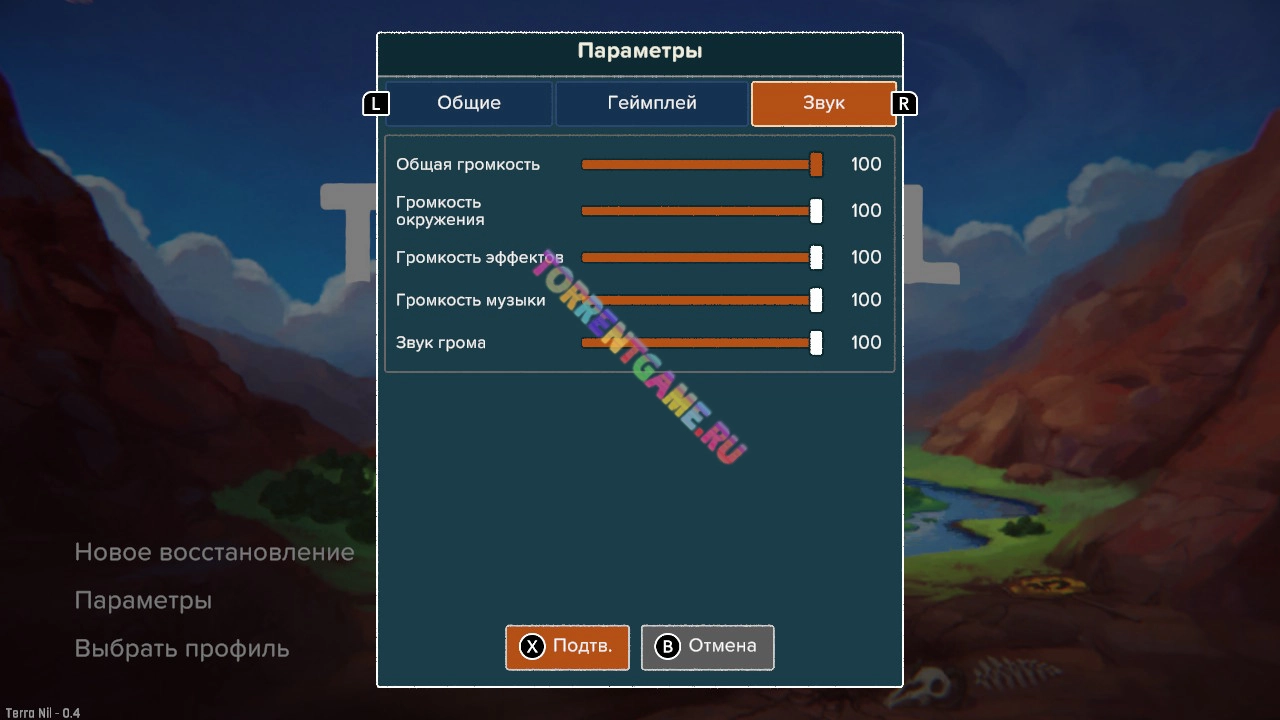Switch to the Геймплей tab

652,103
